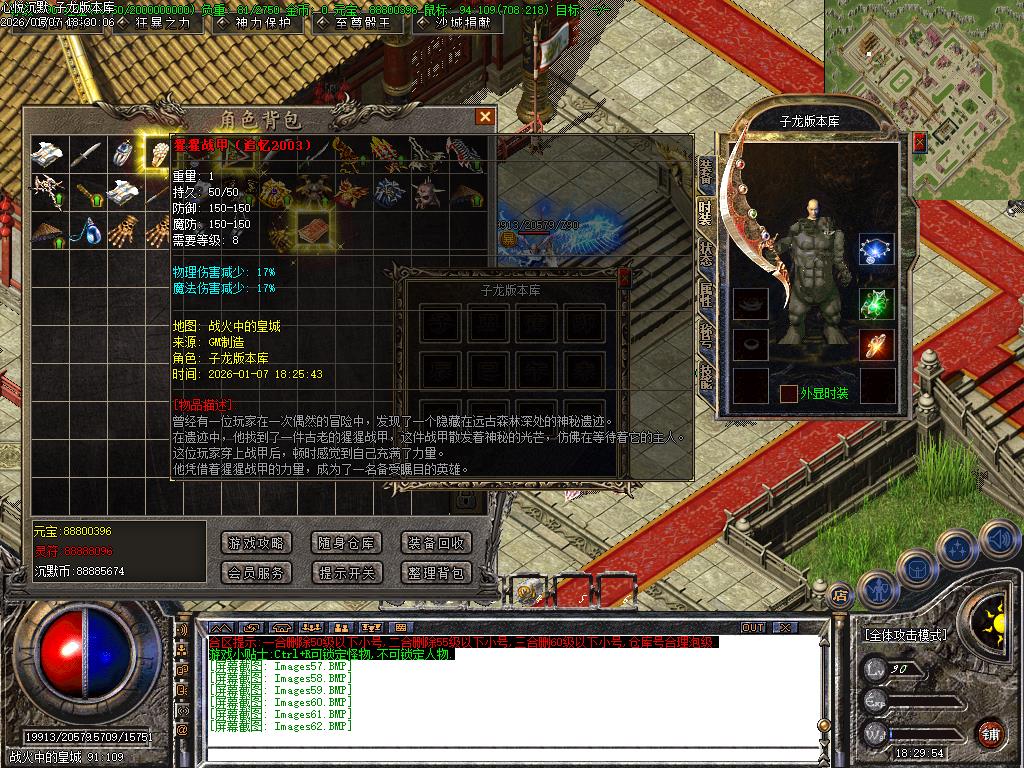
Task: Click the 装备回收 equipment recycle button
Action: pos(435,543)
